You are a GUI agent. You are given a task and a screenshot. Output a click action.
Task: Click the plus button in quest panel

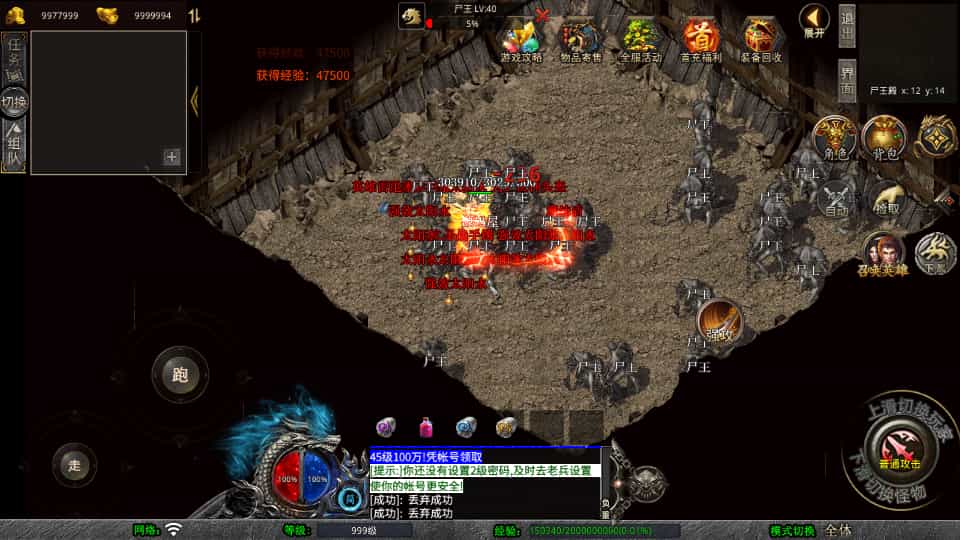point(172,157)
